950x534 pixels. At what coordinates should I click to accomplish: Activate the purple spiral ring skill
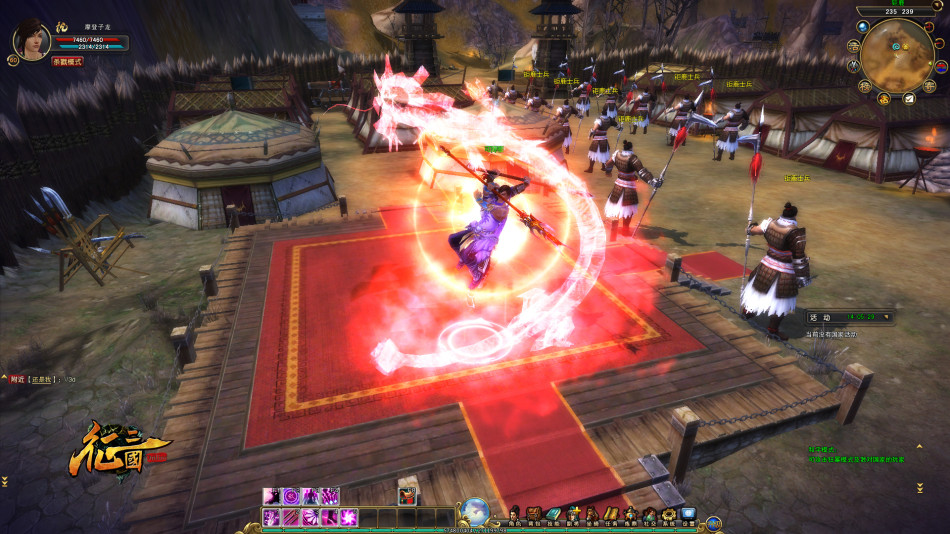click(x=291, y=496)
